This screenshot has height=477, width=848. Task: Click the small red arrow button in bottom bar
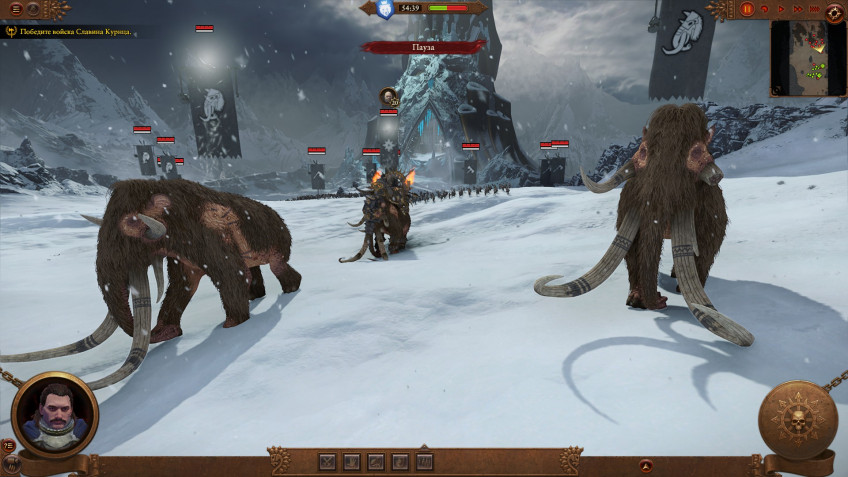coord(646,465)
